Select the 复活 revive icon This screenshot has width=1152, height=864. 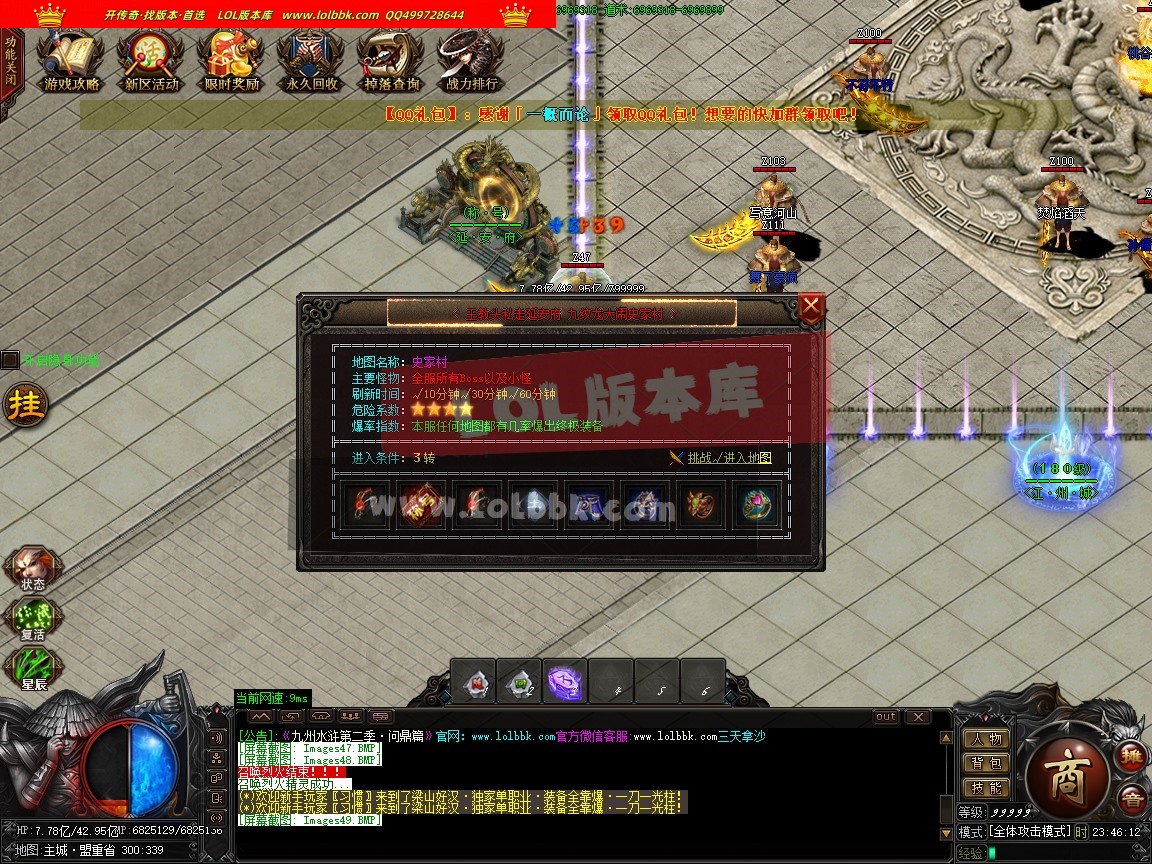tap(32, 619)
